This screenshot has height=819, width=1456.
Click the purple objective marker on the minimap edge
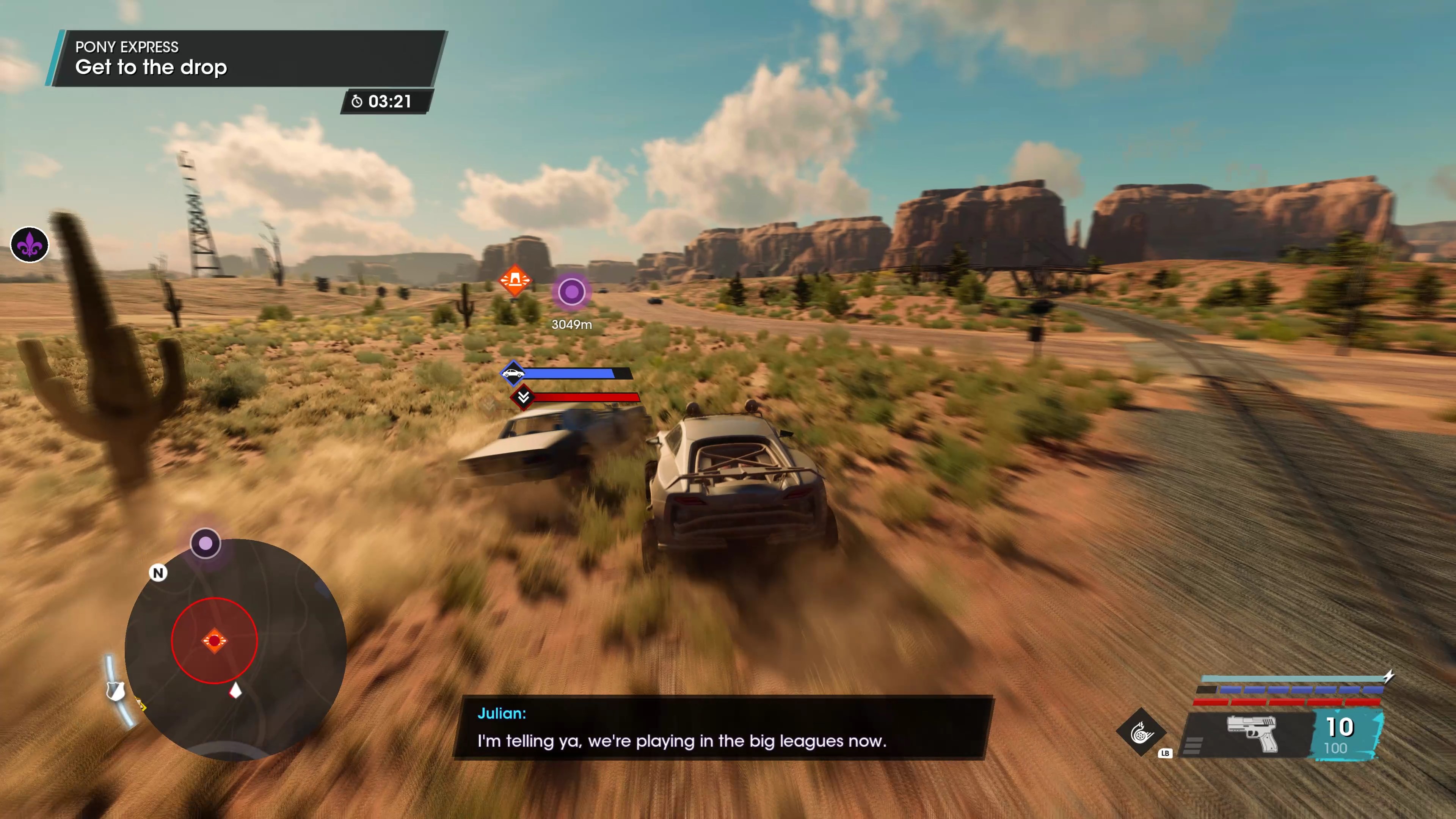pyautogui.click(x=205, y=543)
